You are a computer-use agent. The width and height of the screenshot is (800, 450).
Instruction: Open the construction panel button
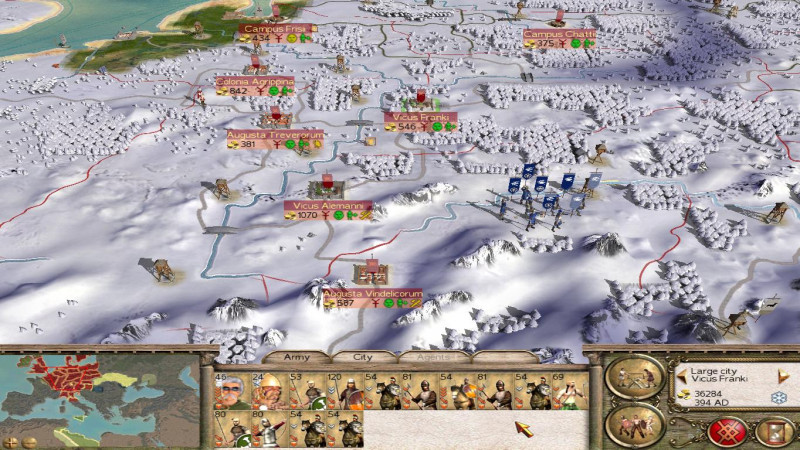point(635,378)
